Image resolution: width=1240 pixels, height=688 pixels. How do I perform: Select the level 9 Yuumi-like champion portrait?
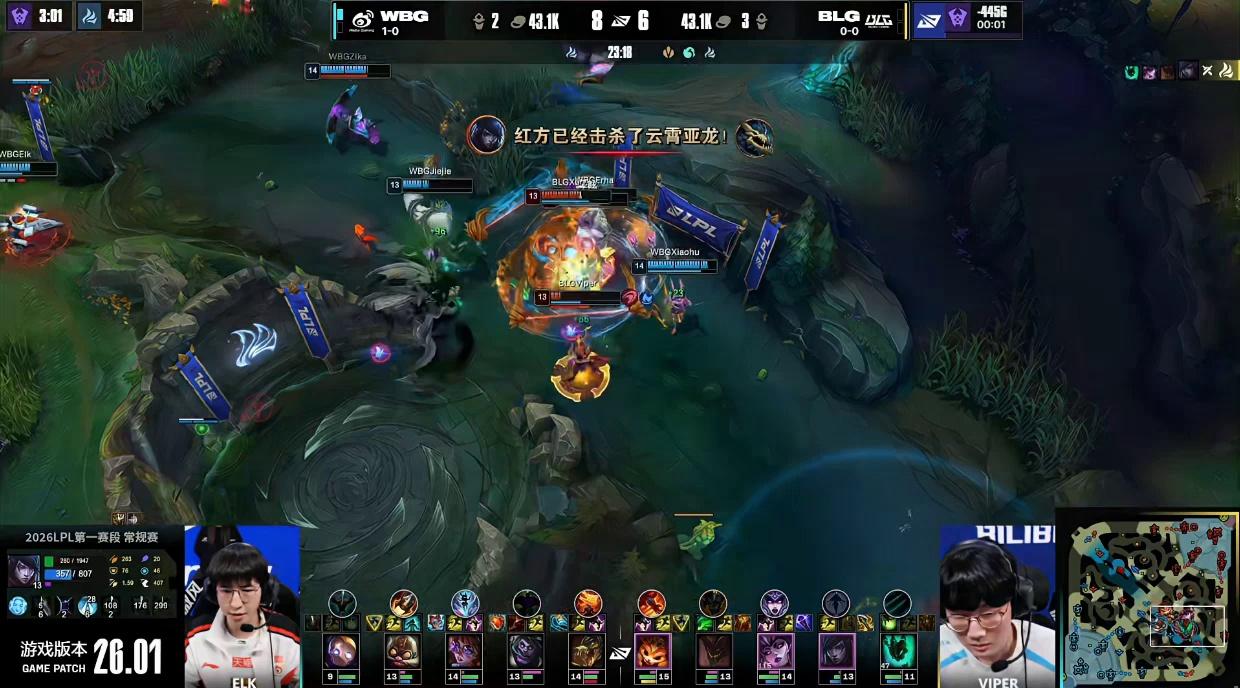coord(341,650)
